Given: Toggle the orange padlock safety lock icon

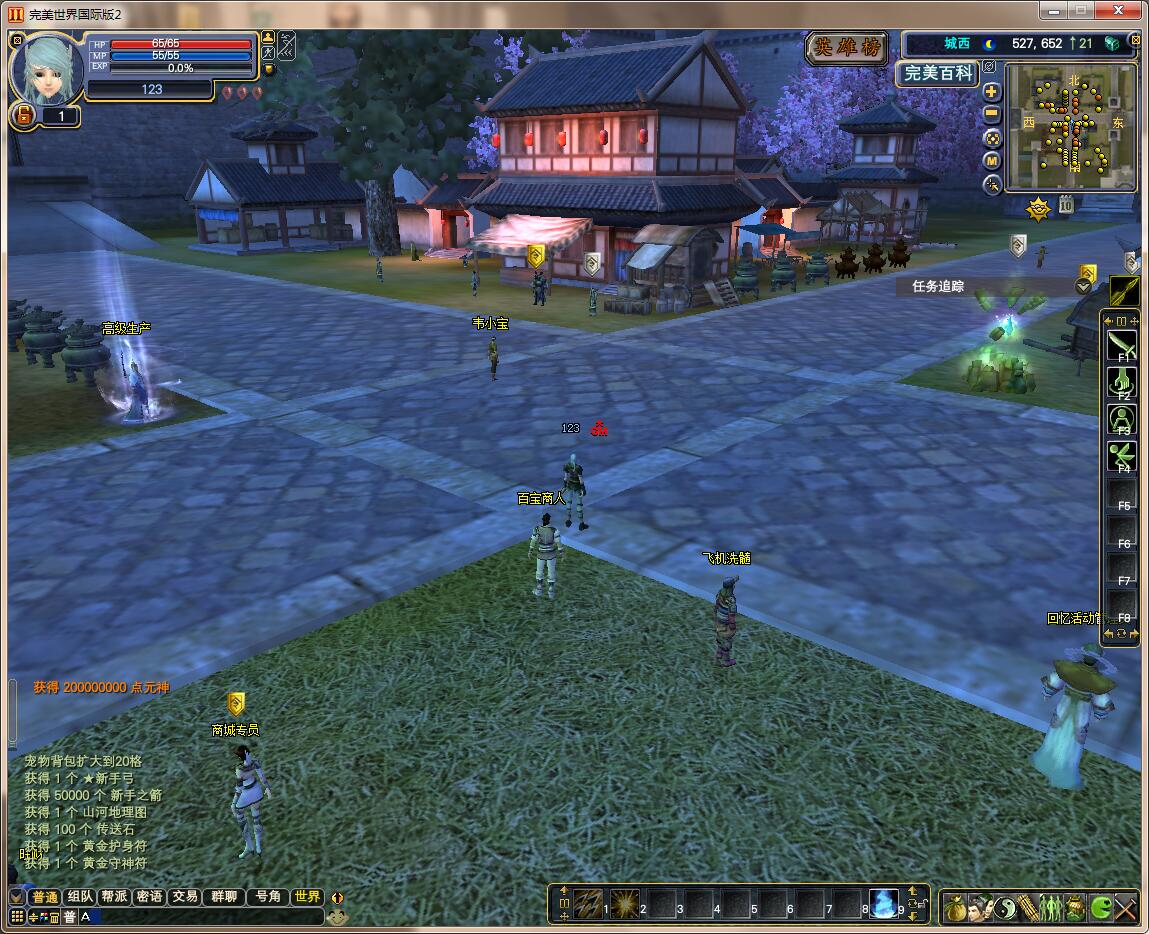Looking at the screenshot, I should coord(20,116).
